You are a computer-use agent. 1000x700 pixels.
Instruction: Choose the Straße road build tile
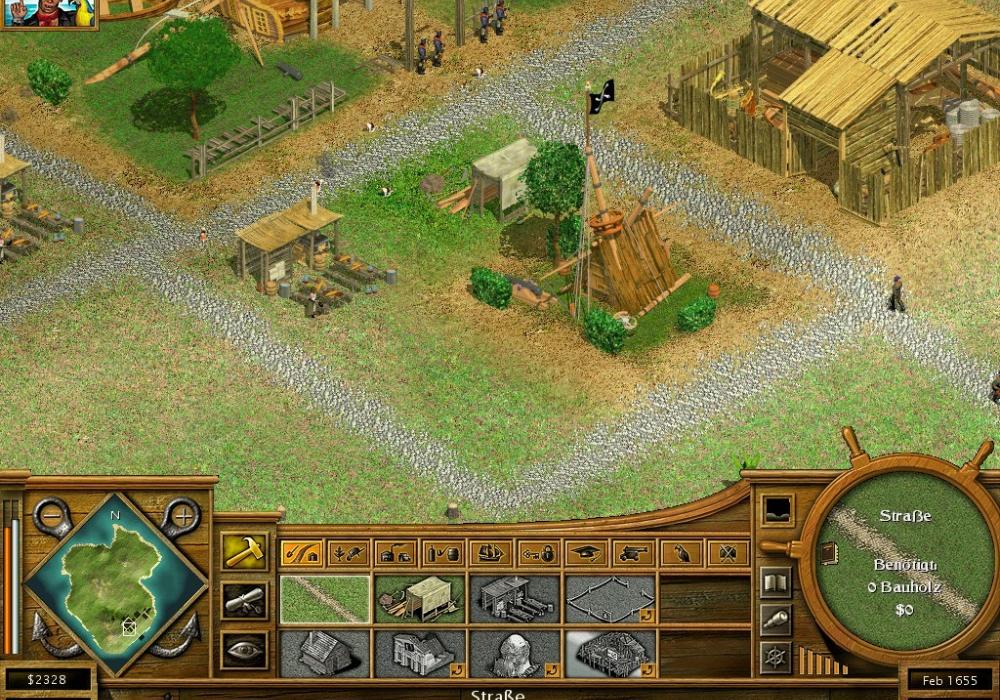point(325,599)
